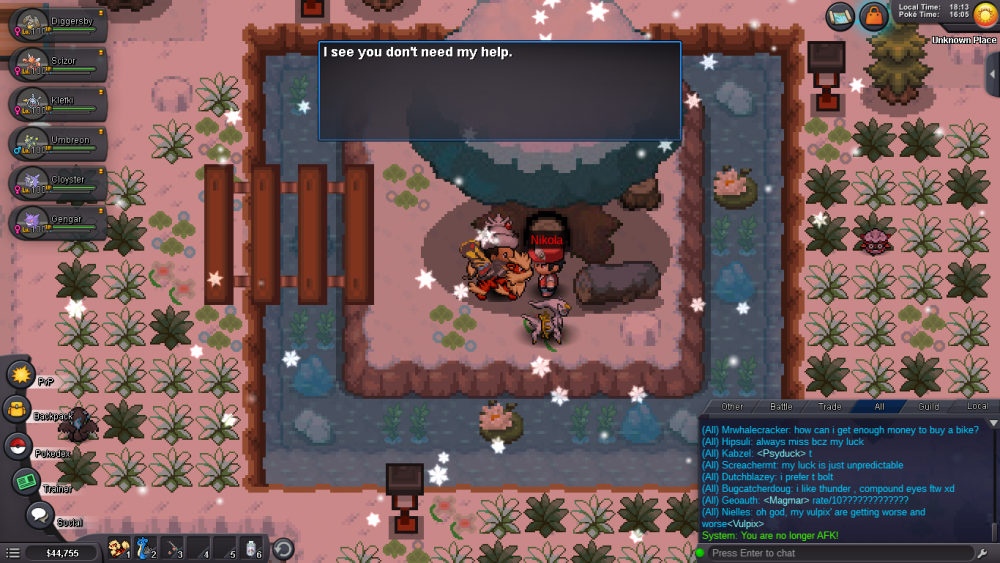Open the main menu list icon
Screen dimensions: 1000x563
(x=13, y=553)
